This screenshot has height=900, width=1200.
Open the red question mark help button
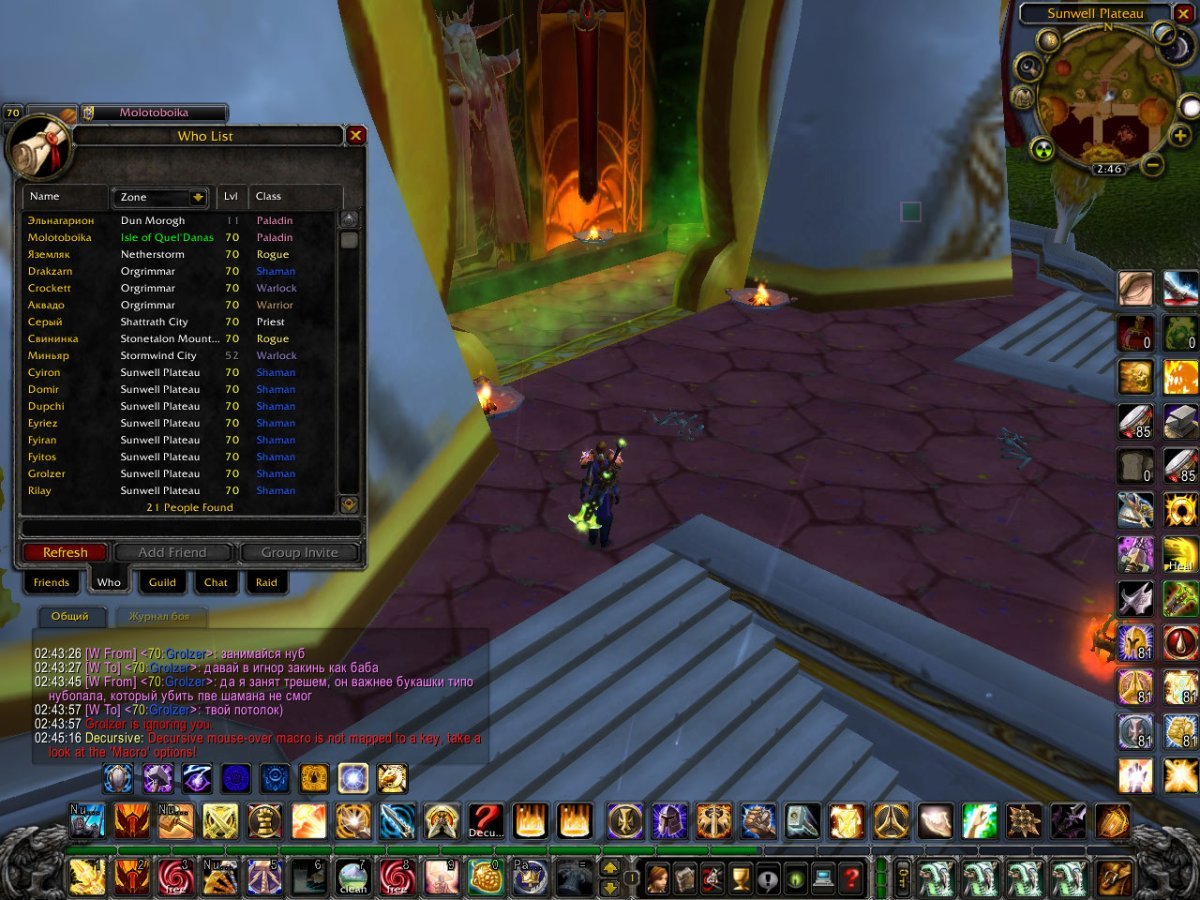click(x=851, y=879)
